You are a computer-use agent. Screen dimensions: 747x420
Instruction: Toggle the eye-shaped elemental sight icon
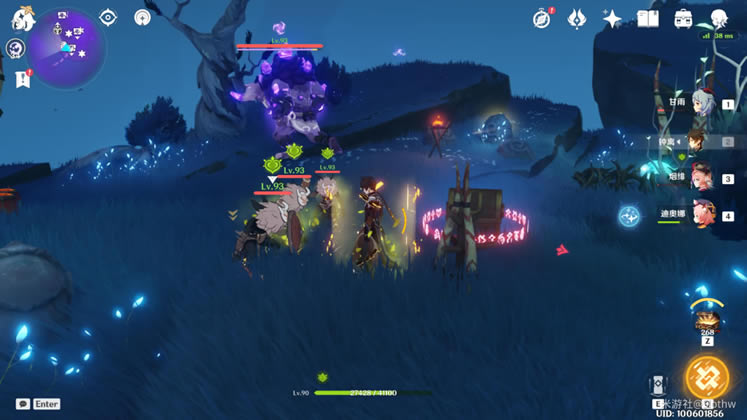(x=108, y=17)
